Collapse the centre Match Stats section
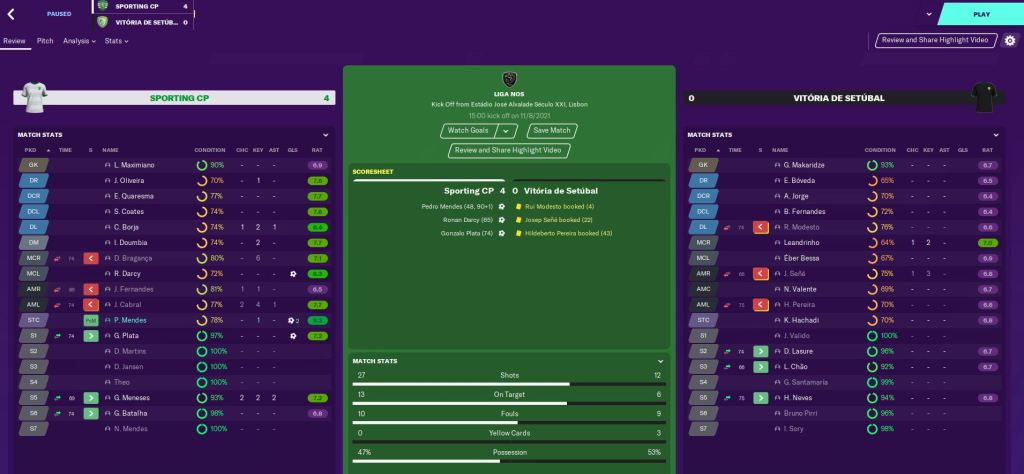Image resolution: width=1024 pixels, height=474 pixels. (x=660, y=361)
